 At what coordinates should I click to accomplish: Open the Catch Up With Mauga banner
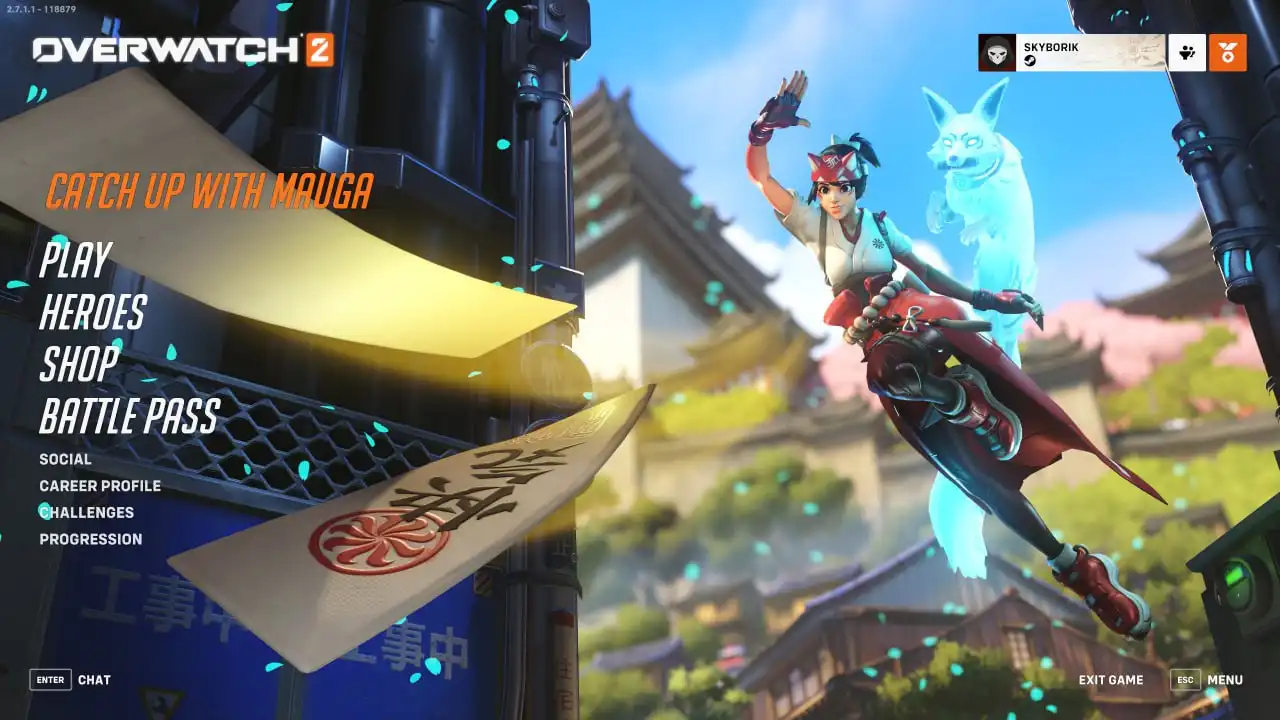tap(210, 191)
